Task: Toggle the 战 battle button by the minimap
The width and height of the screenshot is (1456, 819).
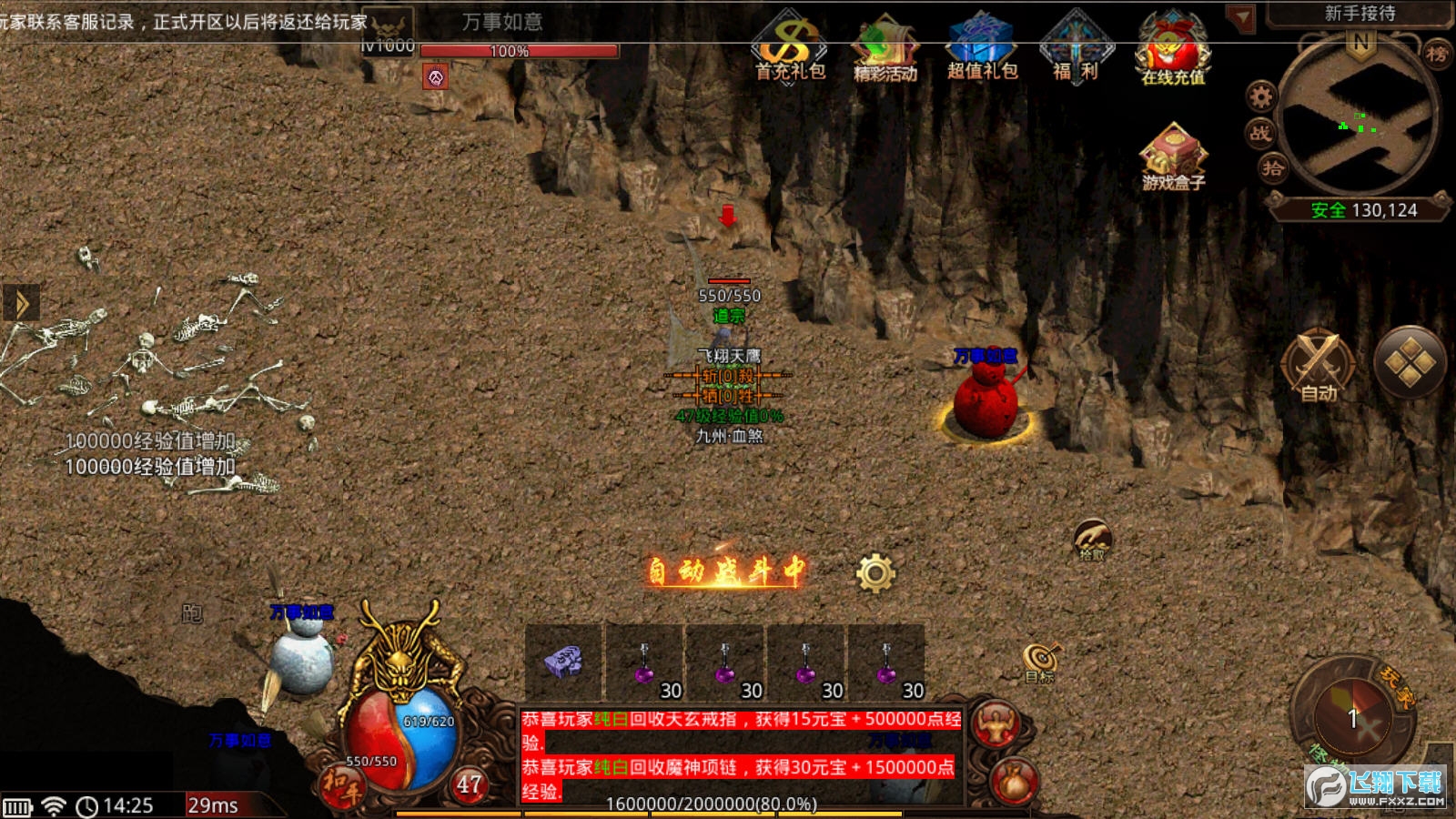Action: coord(1260,133)
